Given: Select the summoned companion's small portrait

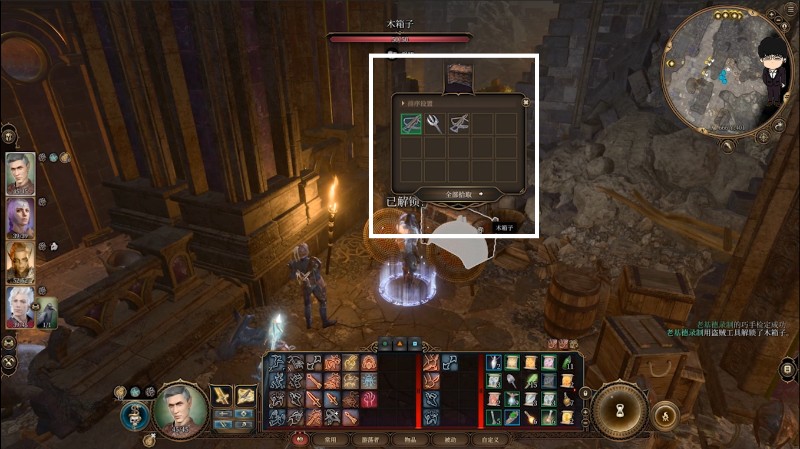Looking at the screenshot, I should click(x=47, y=310).
